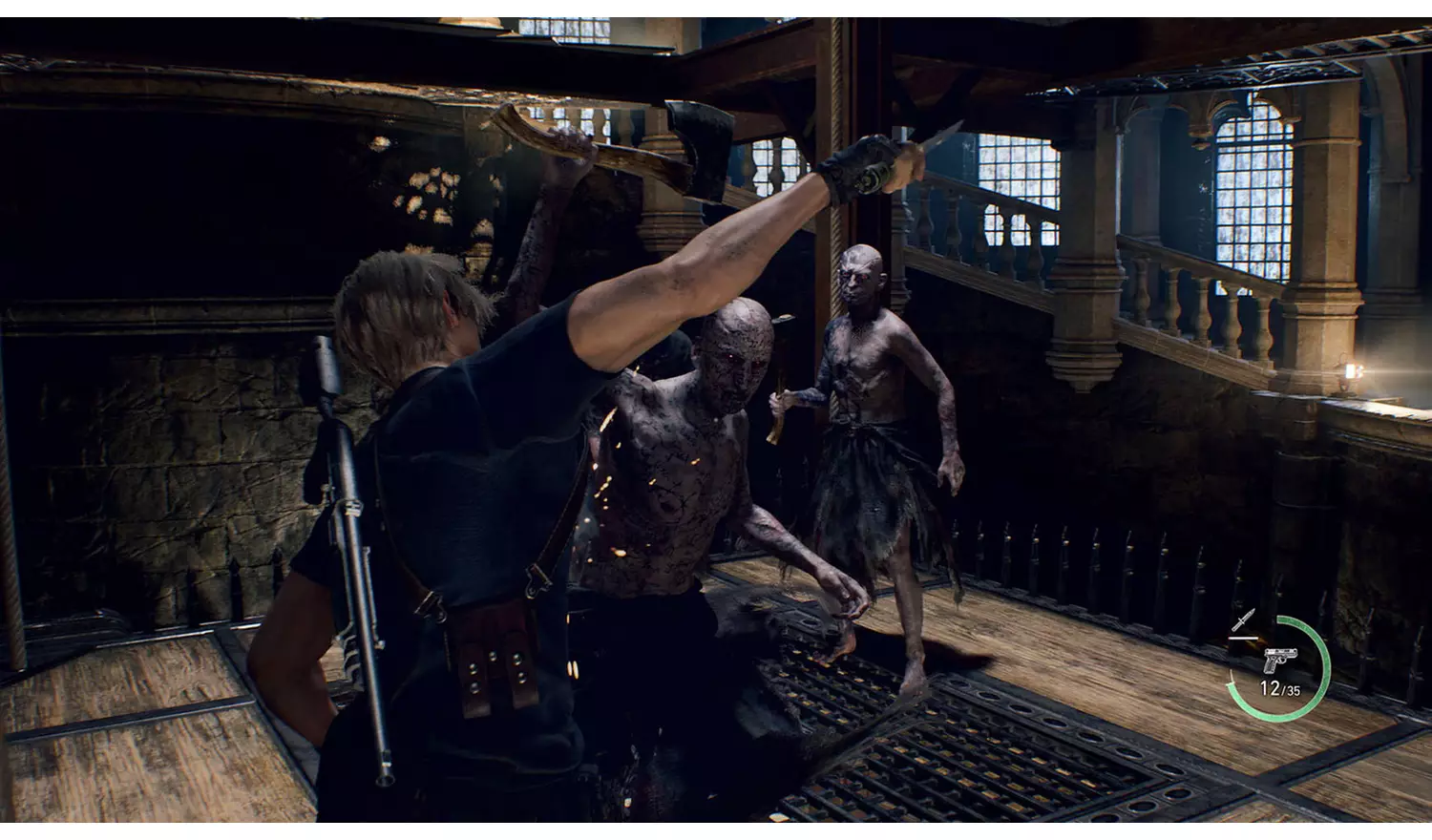
Task: Select the equipped pistol icon in HUD
Action: (1279, 659)
